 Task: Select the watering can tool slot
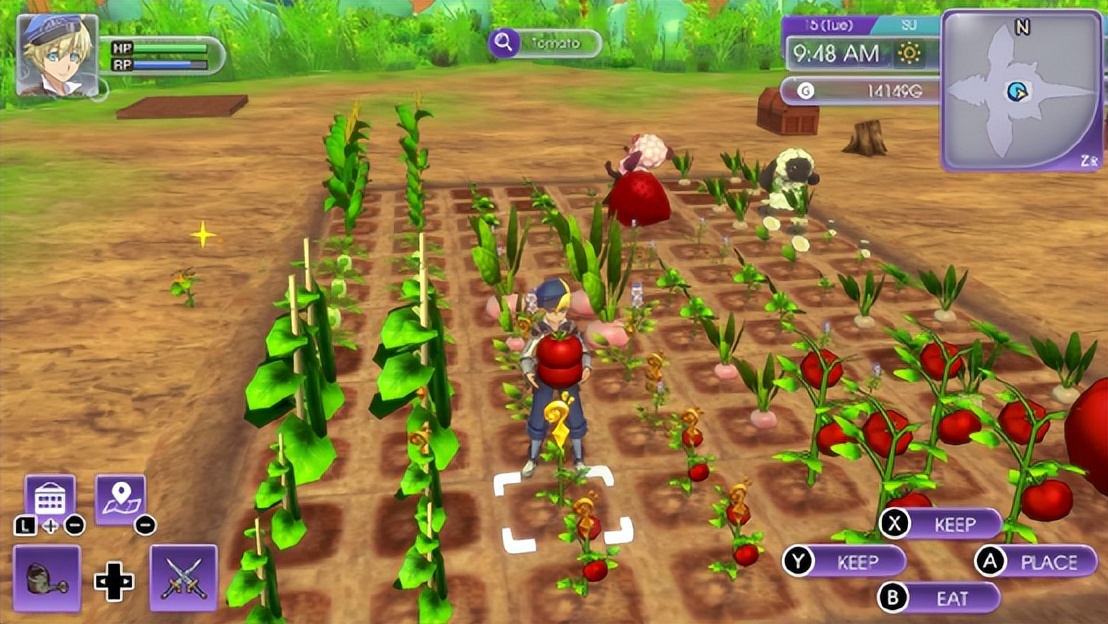[x=47, y=578]
